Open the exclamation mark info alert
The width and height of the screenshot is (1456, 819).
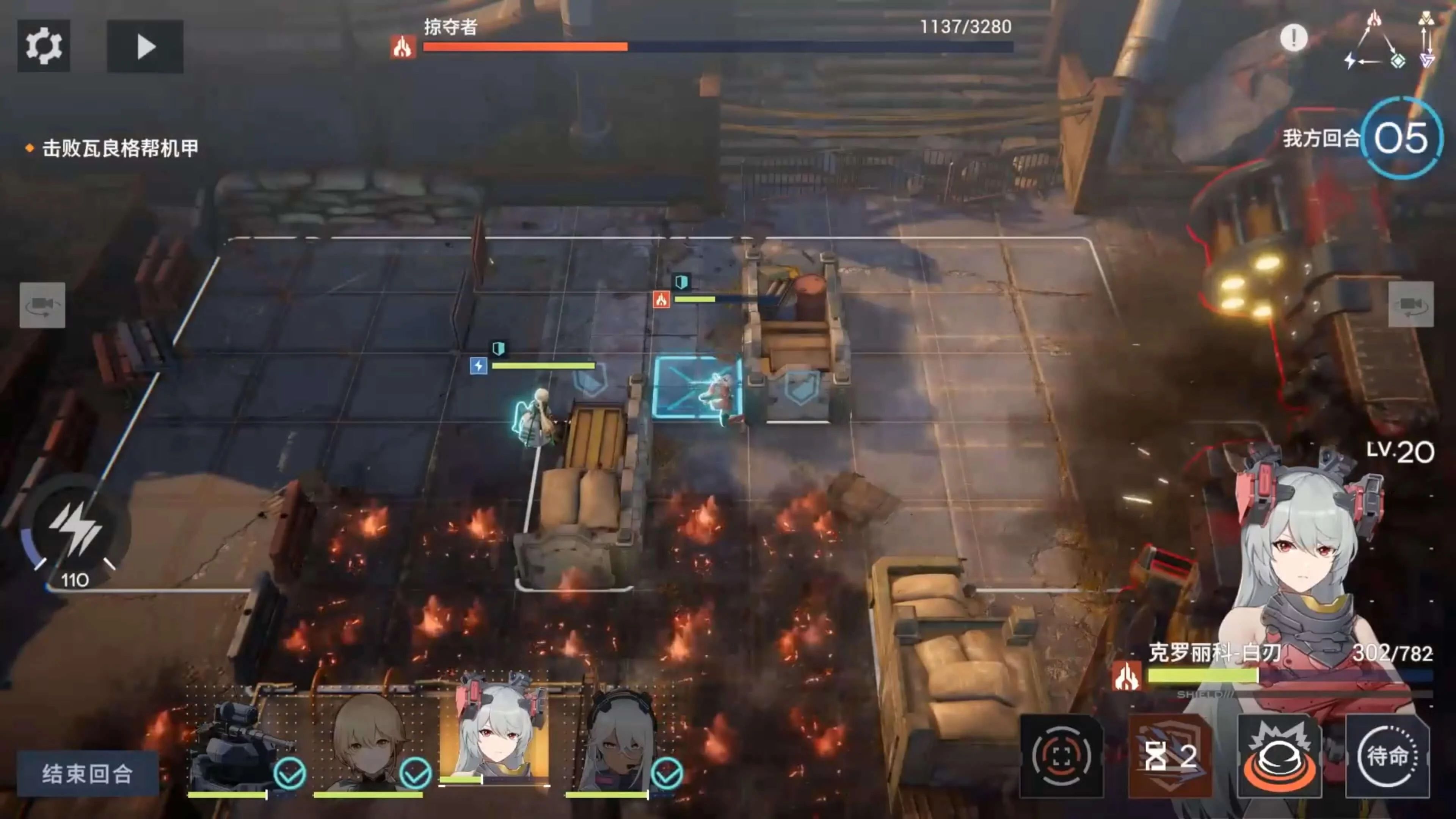(1293, 38)
